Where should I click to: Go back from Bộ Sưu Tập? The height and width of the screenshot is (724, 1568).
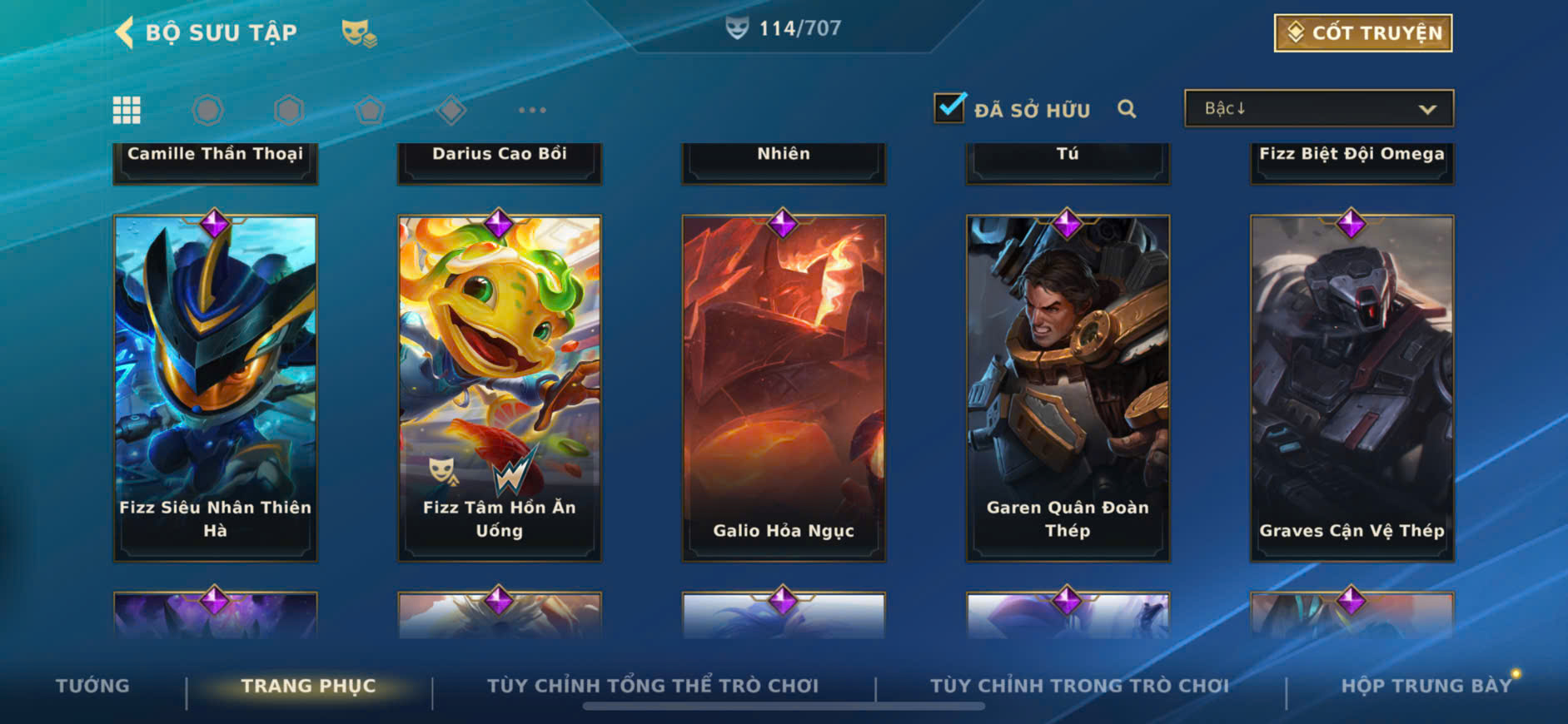coord(125,32)
